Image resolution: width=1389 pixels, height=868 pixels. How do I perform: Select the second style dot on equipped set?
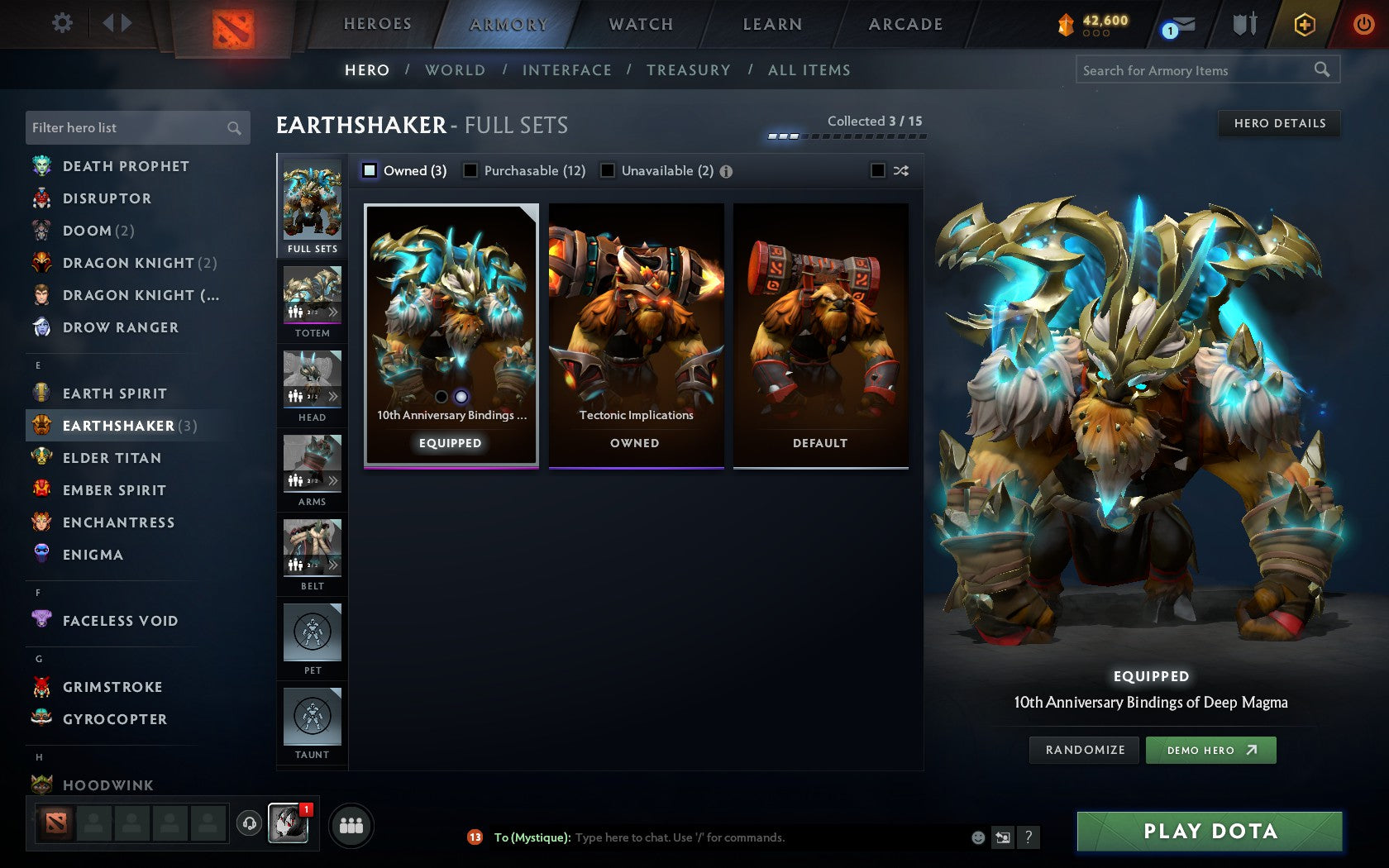[461, 398]
